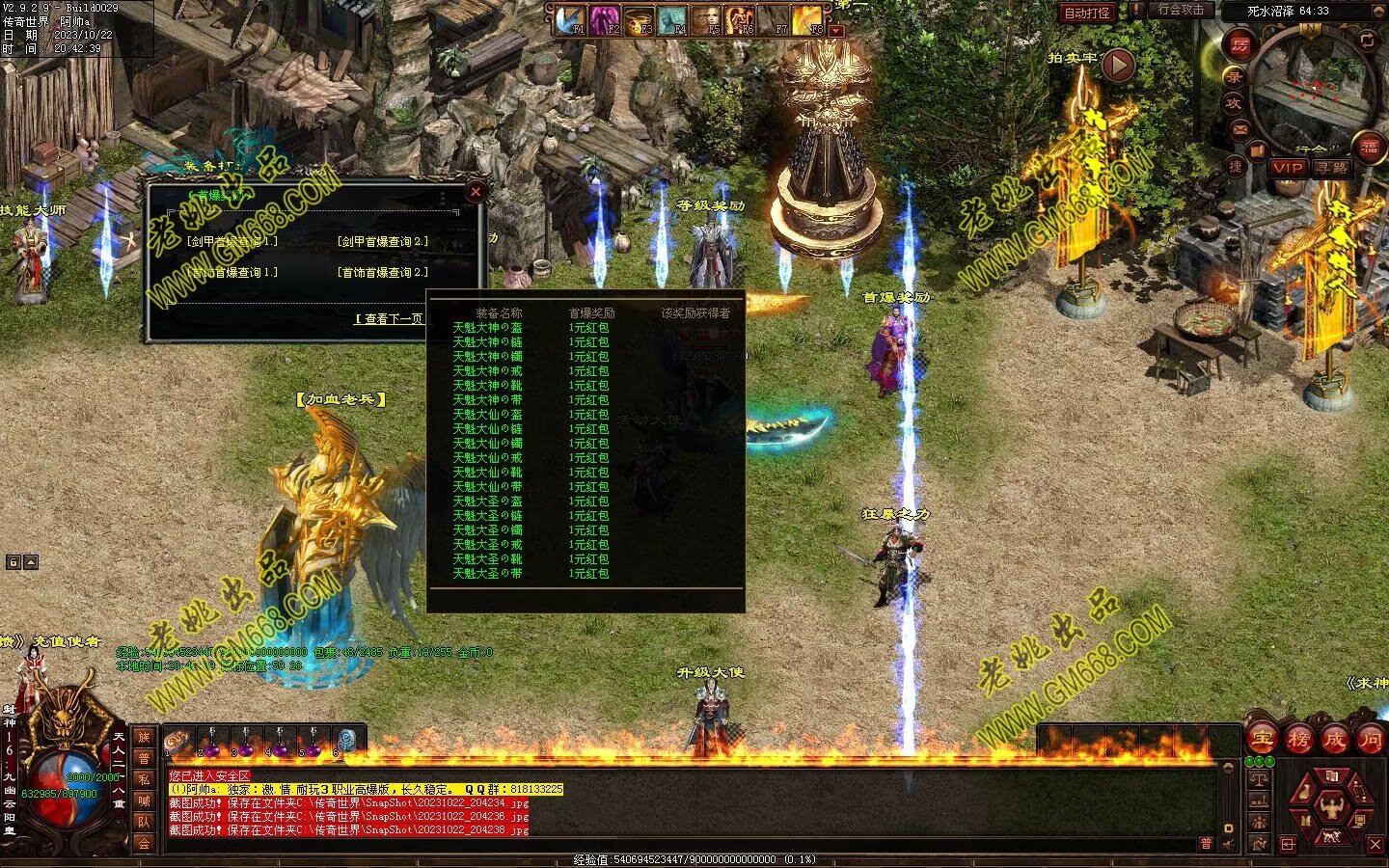Activate 寻路 pathfinding button
The image size is (1389, 868).
click(x=1333, y=167)
